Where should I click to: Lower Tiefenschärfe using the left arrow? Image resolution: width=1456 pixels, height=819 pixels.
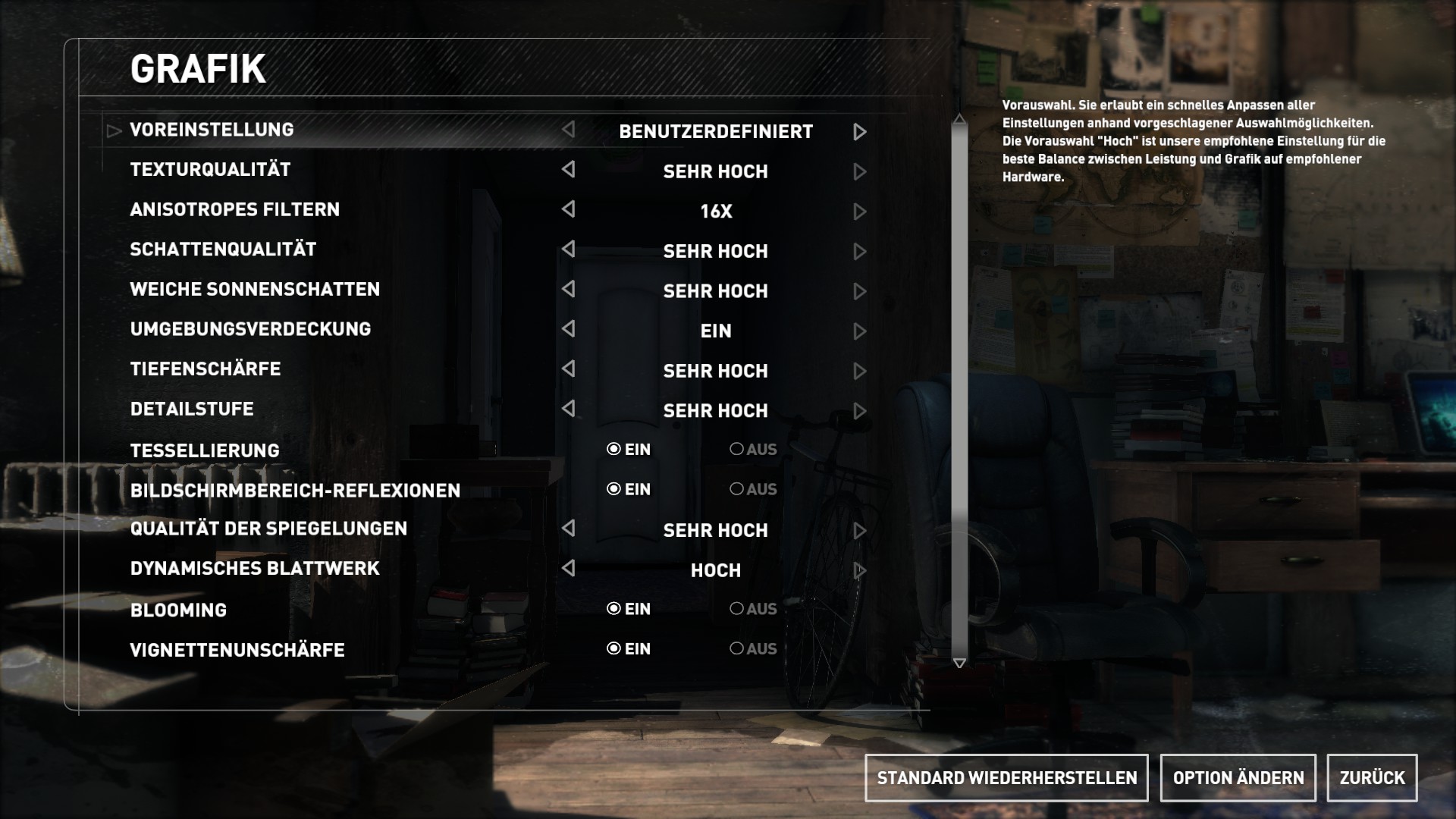[568, 369]
